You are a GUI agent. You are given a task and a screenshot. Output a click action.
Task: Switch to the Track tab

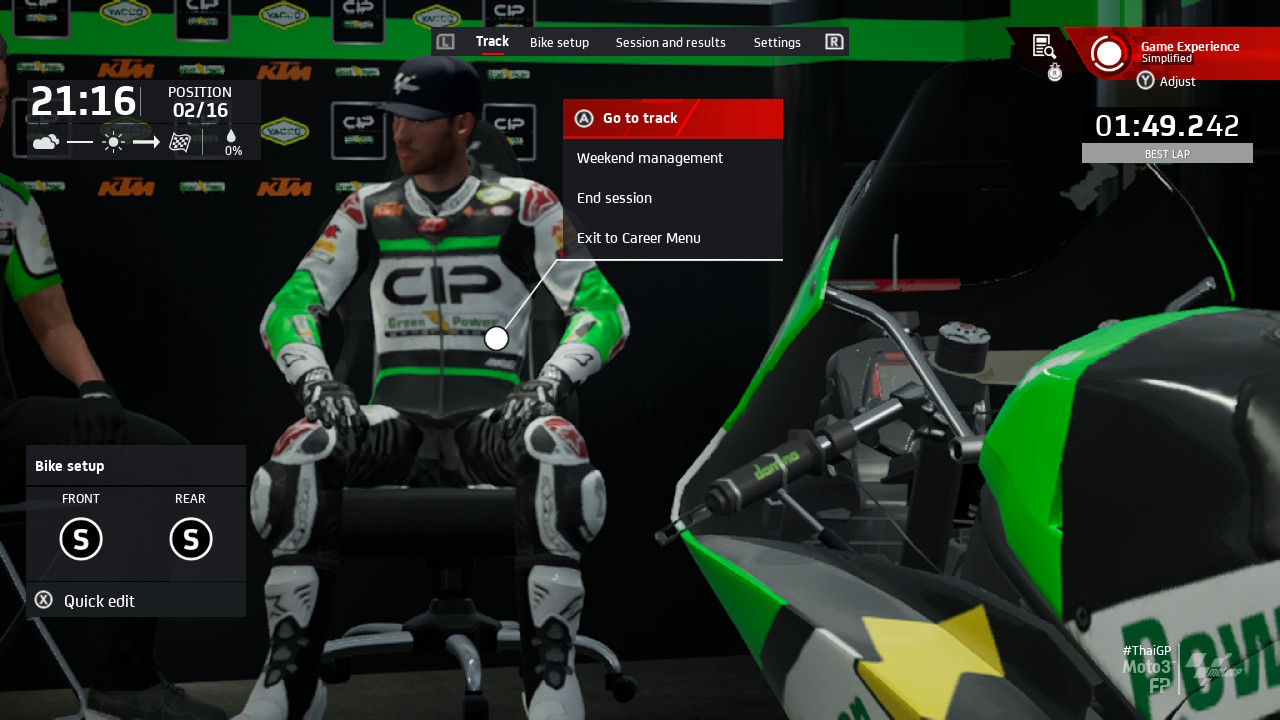click(492, 42)
